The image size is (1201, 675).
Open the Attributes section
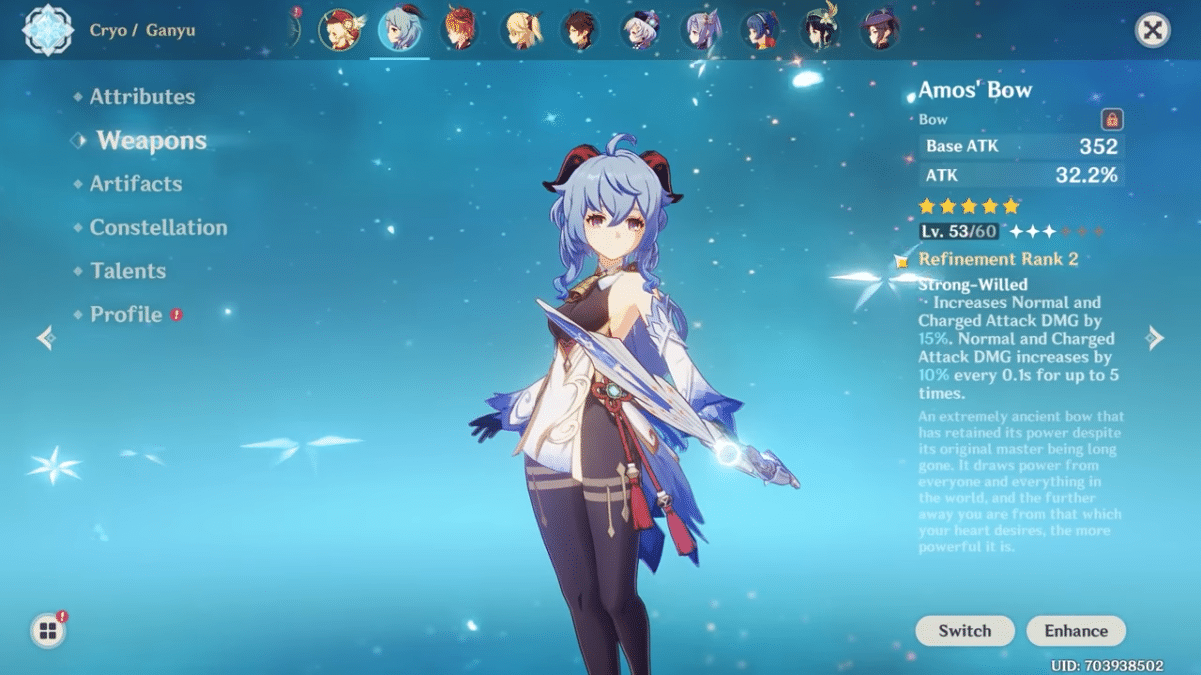142,97
